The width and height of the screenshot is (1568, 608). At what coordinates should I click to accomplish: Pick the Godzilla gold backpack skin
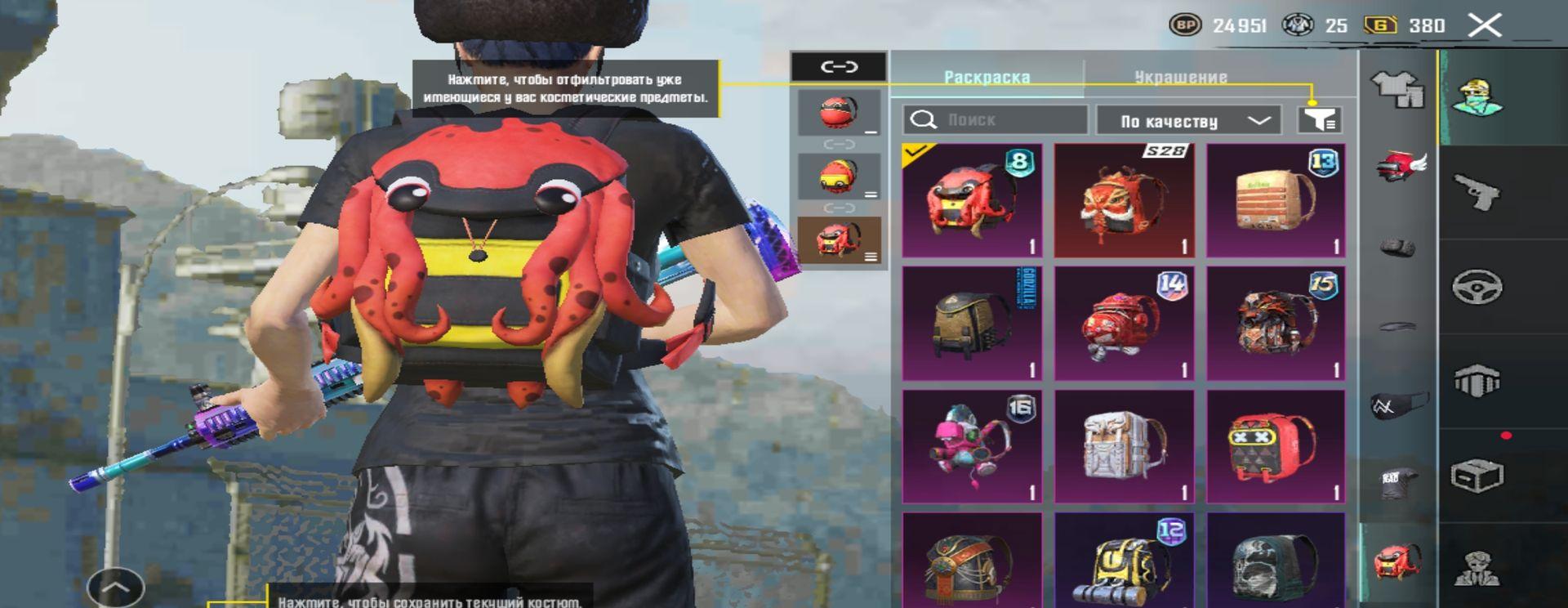click(x=972, y=324)
